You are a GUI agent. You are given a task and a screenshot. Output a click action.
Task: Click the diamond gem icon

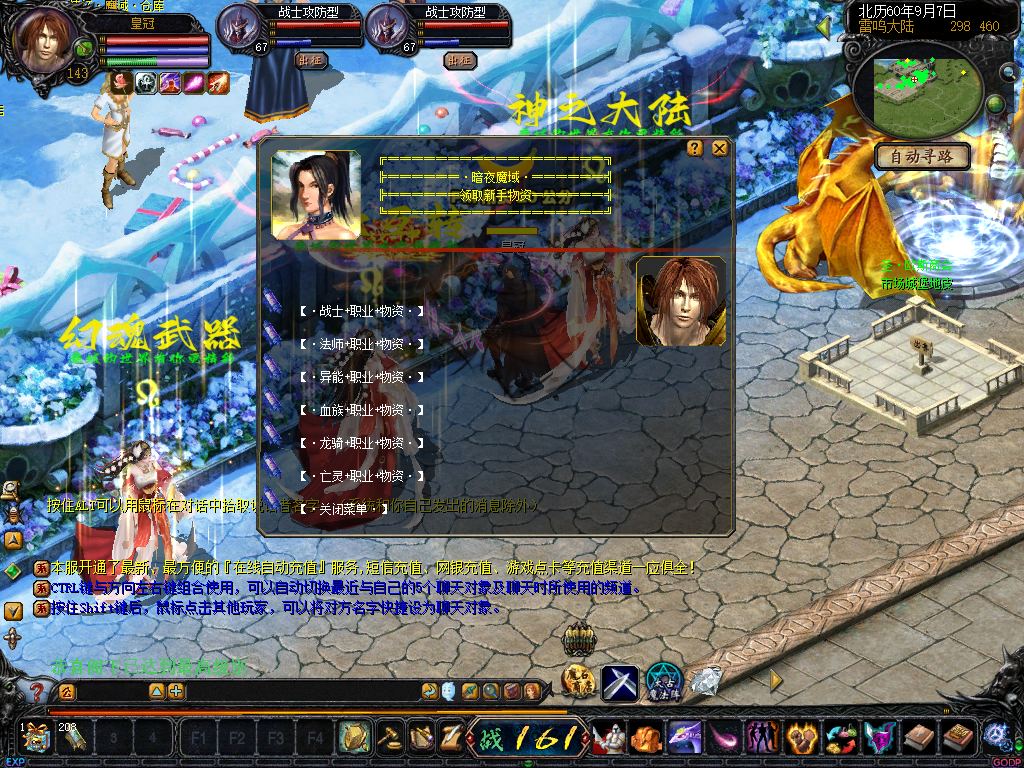tap(705, 682)
